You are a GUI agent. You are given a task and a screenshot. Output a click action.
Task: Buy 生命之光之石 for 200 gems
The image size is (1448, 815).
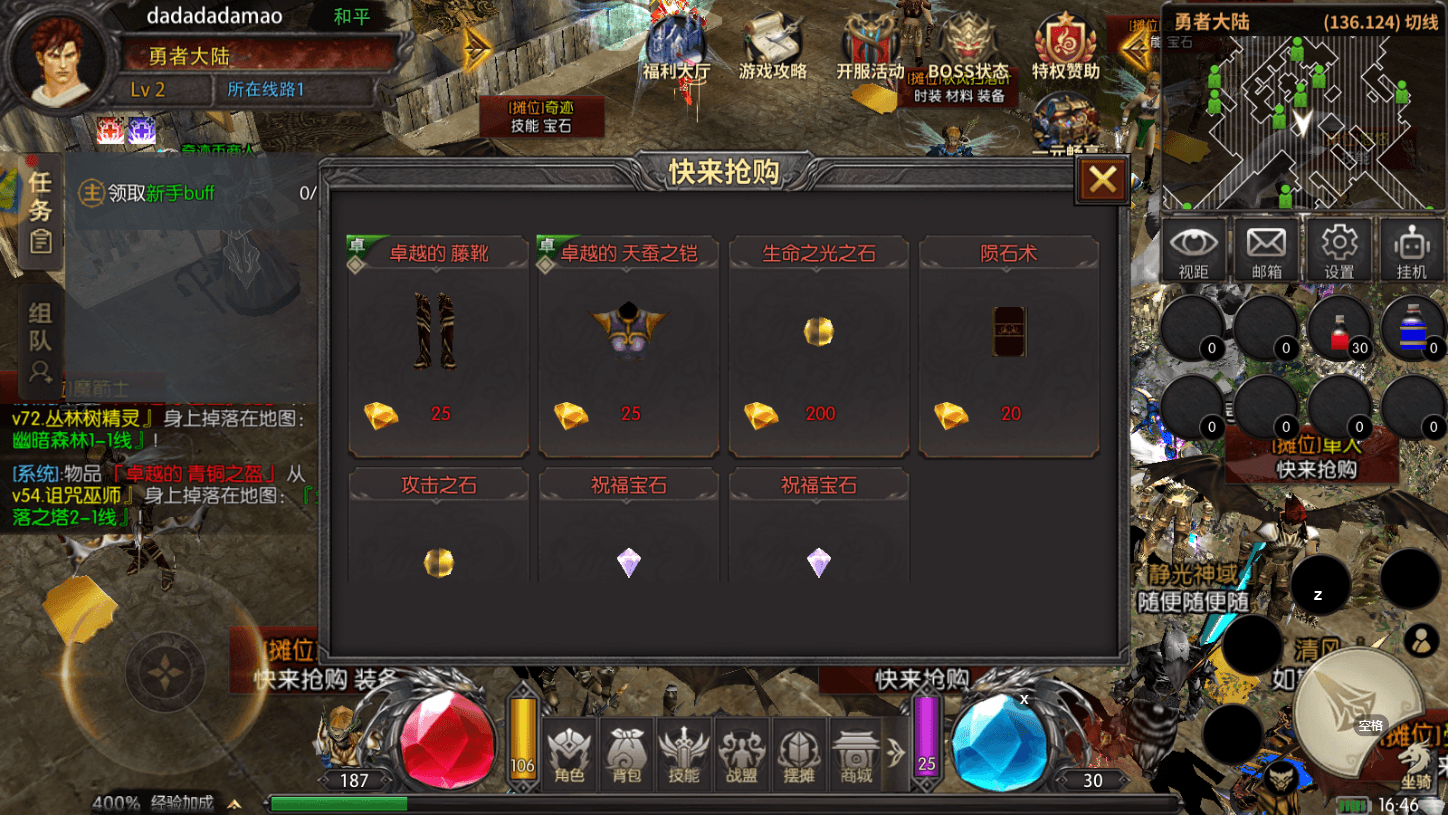click(x=818, y=345)
